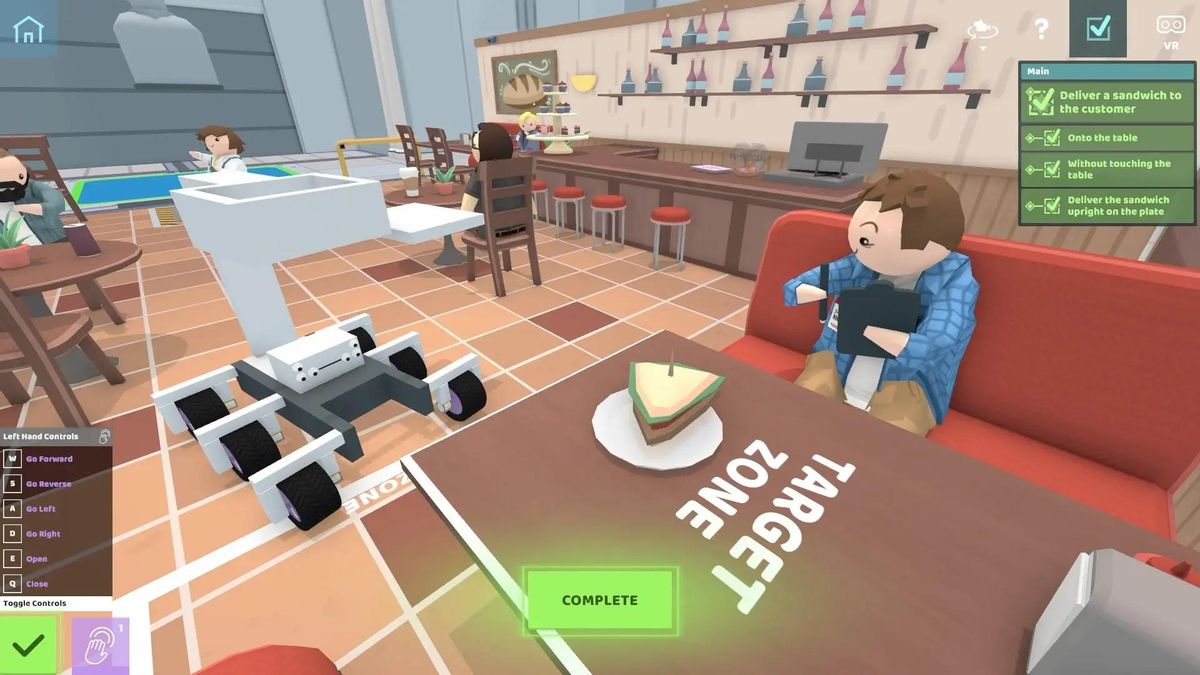Activate the Close gripper control
Viewport: 1200px width, 675px height.
pyautogui.click(x=37, y=584)
